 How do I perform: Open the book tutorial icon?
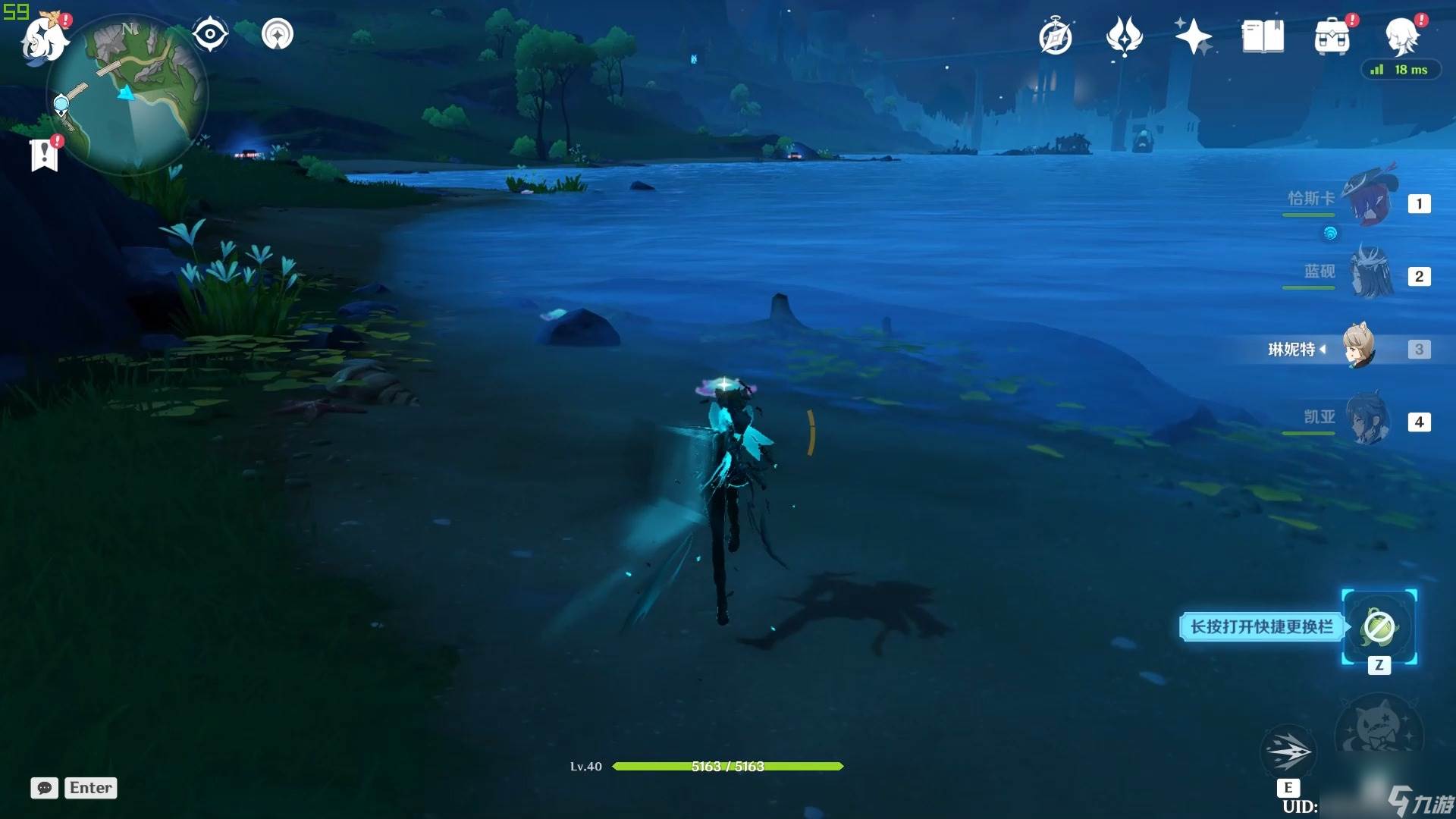tap(1263, 36)
